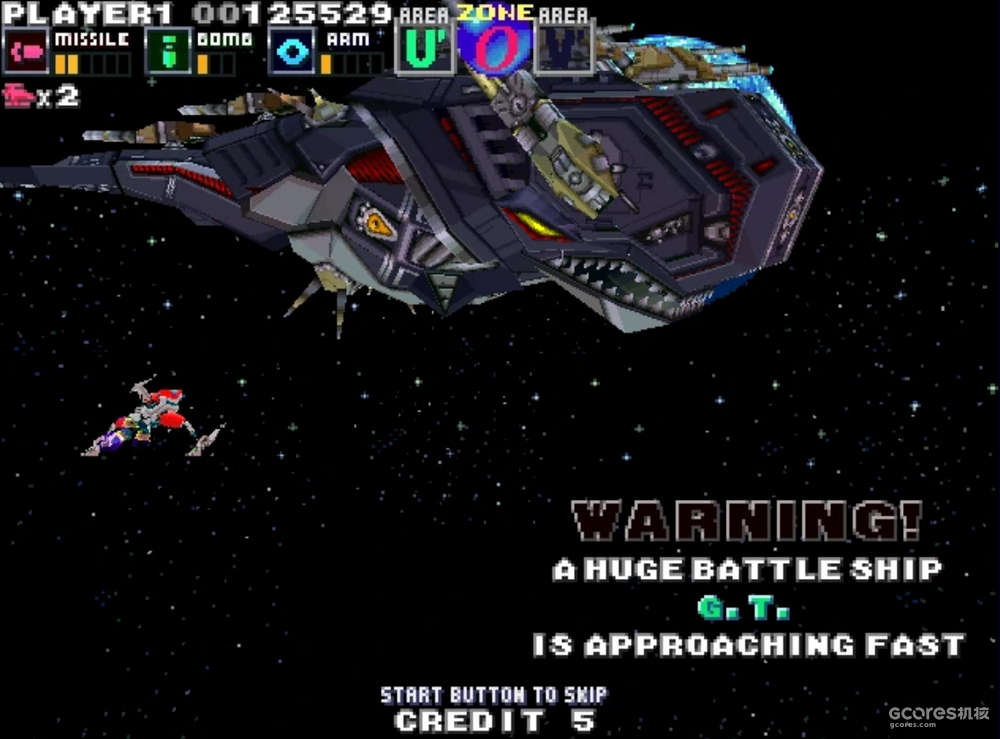1000x739 pixels.
Task: Select the green bomb weapon icon
Action: point(168,51)
